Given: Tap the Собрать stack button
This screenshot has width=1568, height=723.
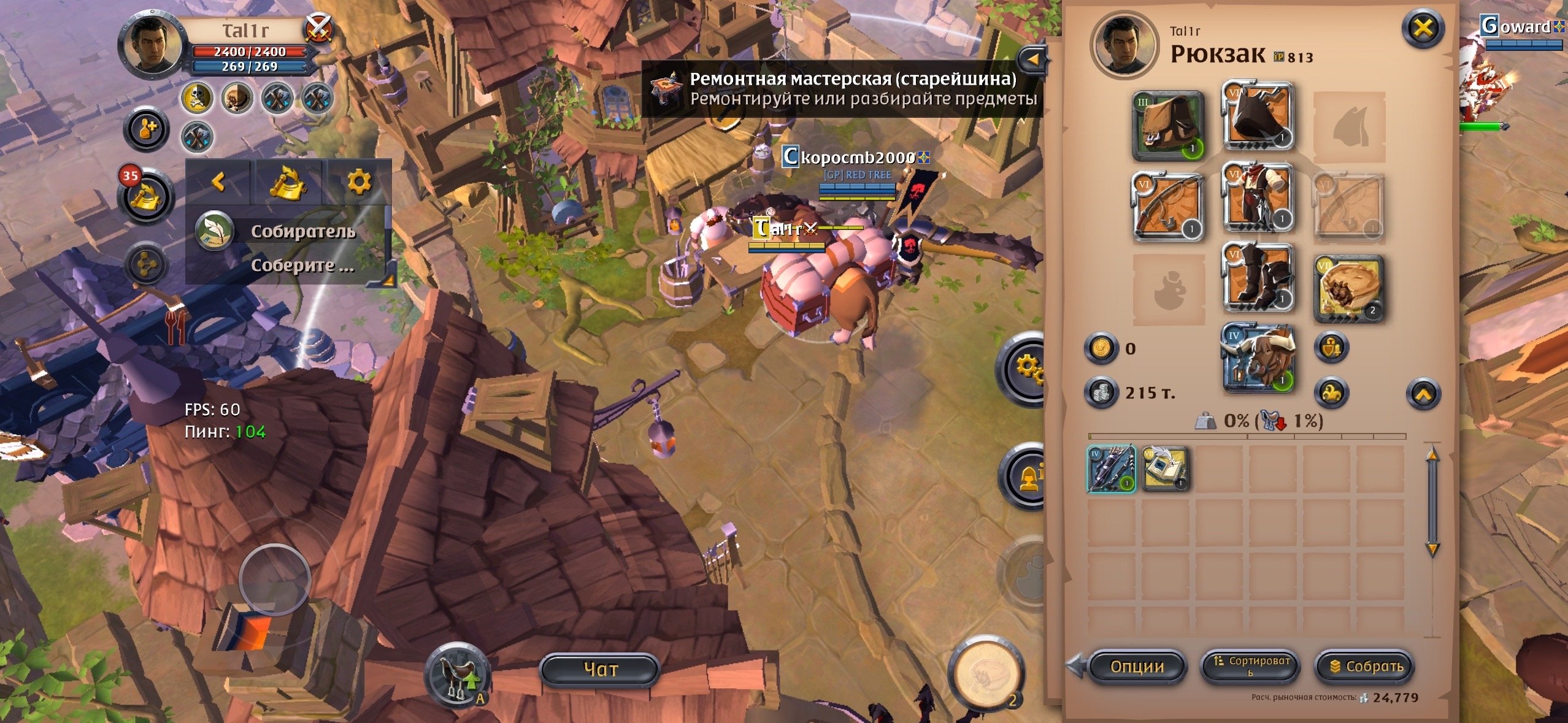Looking at the screenshot, I should [1366, 666].
